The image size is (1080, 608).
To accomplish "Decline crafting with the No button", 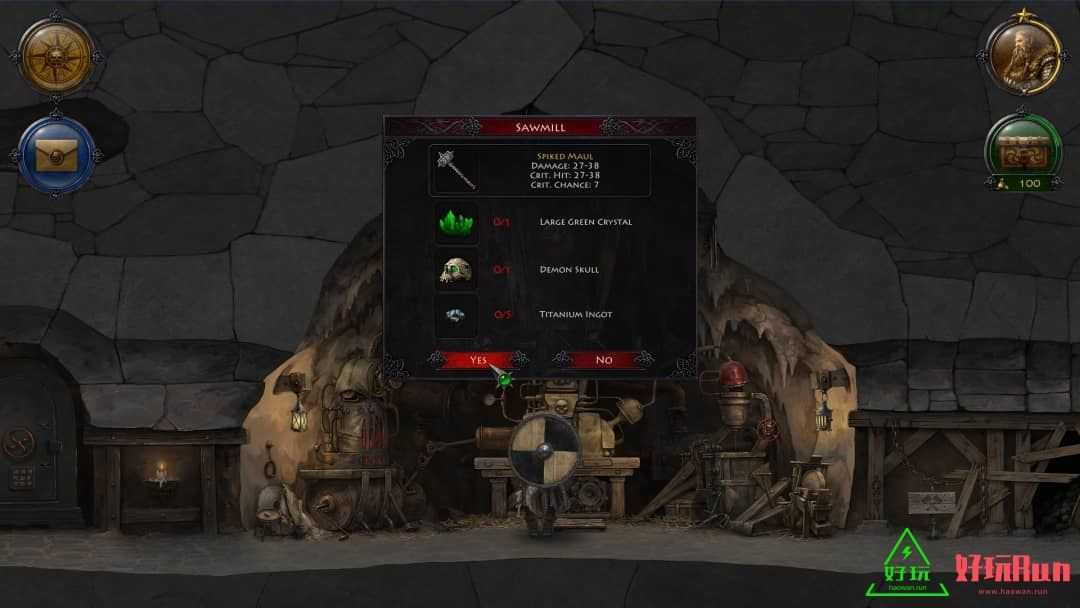I will click(x=603, y=360).
